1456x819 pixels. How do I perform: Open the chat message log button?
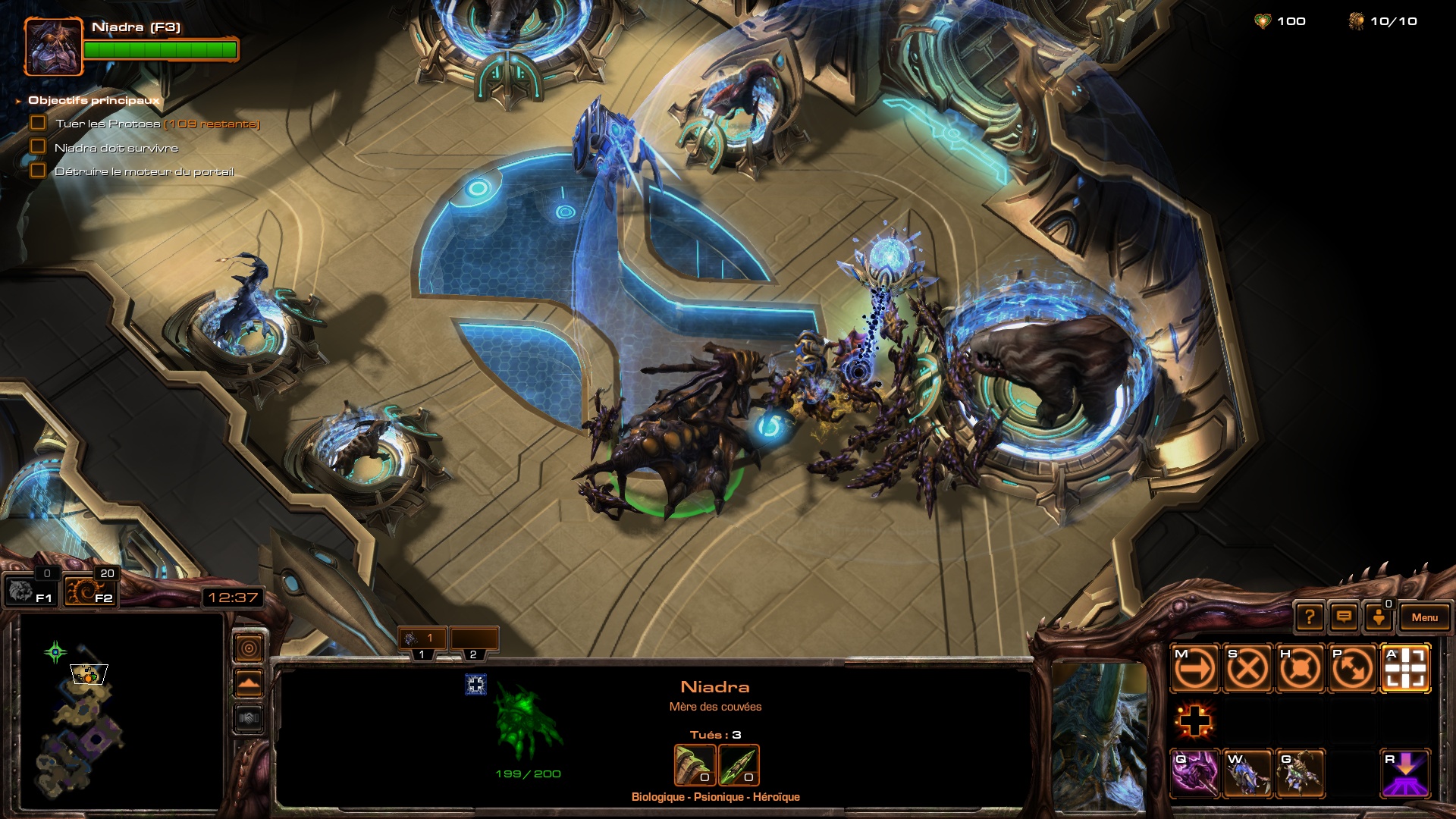pyautogui.click(x=1344, y=617)
